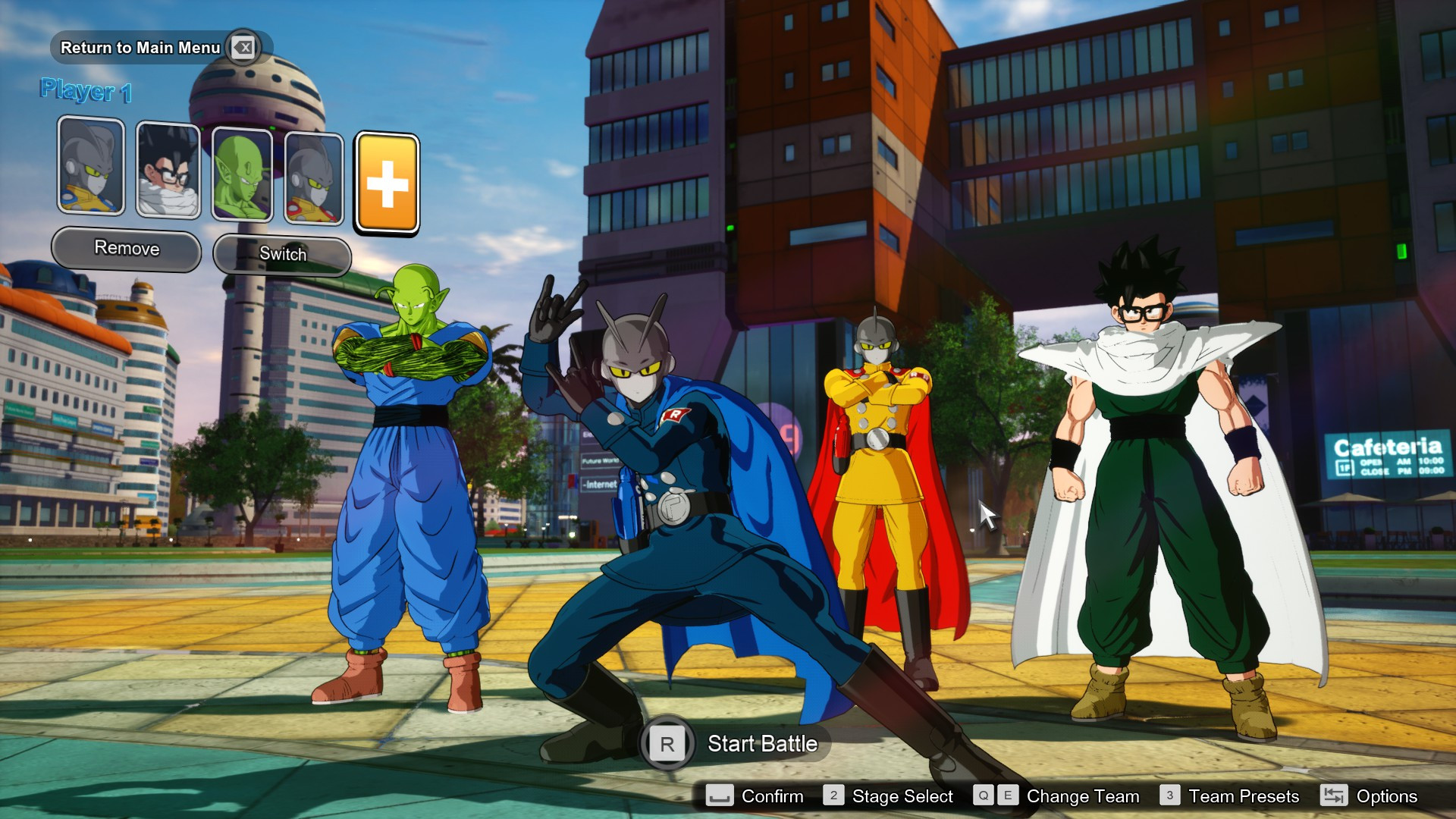This screenshot has height=819, width=1456.
Task: Click the R button icon beside Start Battle
Action: click(x=667, y=744)
